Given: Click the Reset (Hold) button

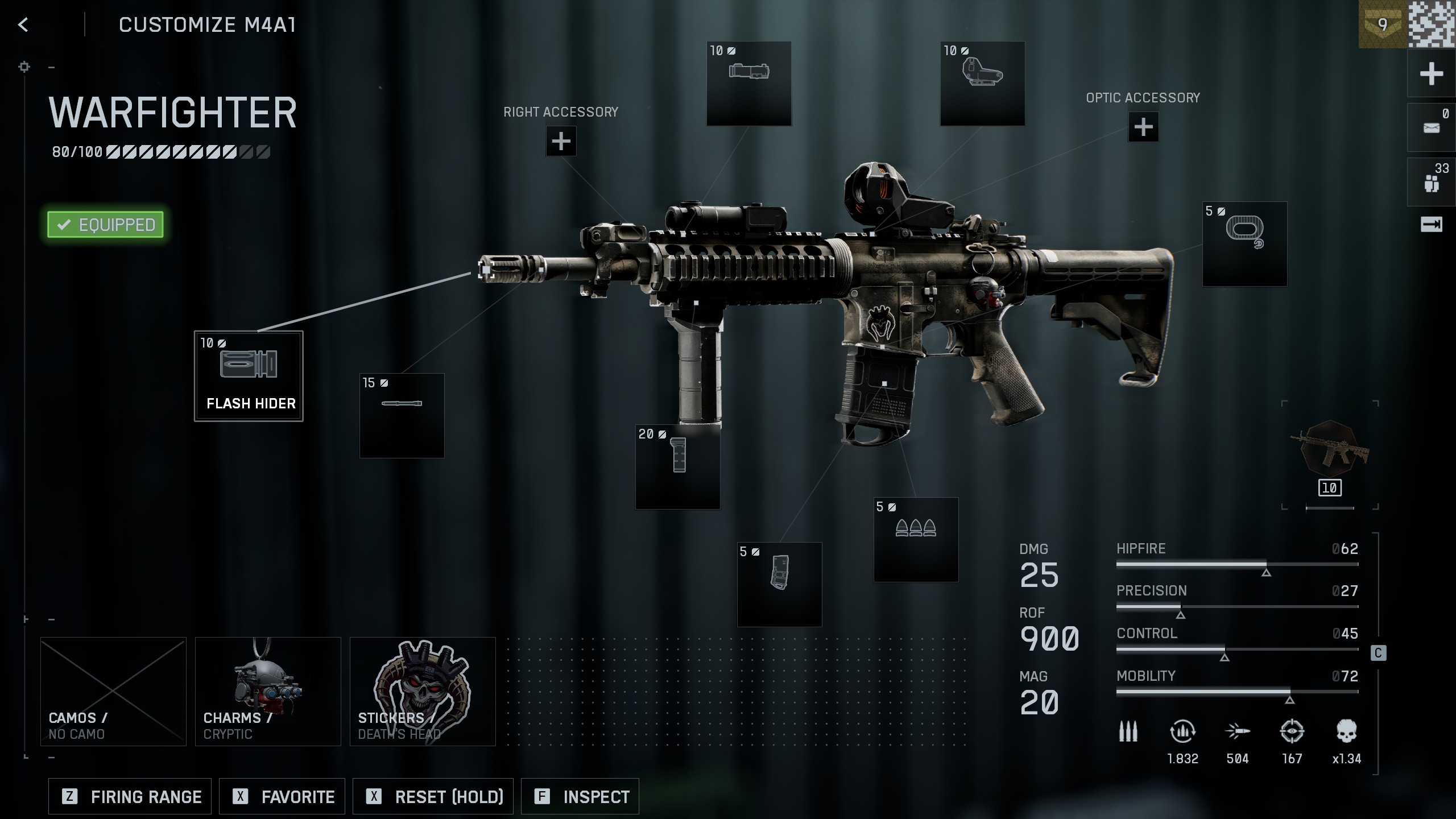Looking at the screenshot, I should tap(433, 796).
